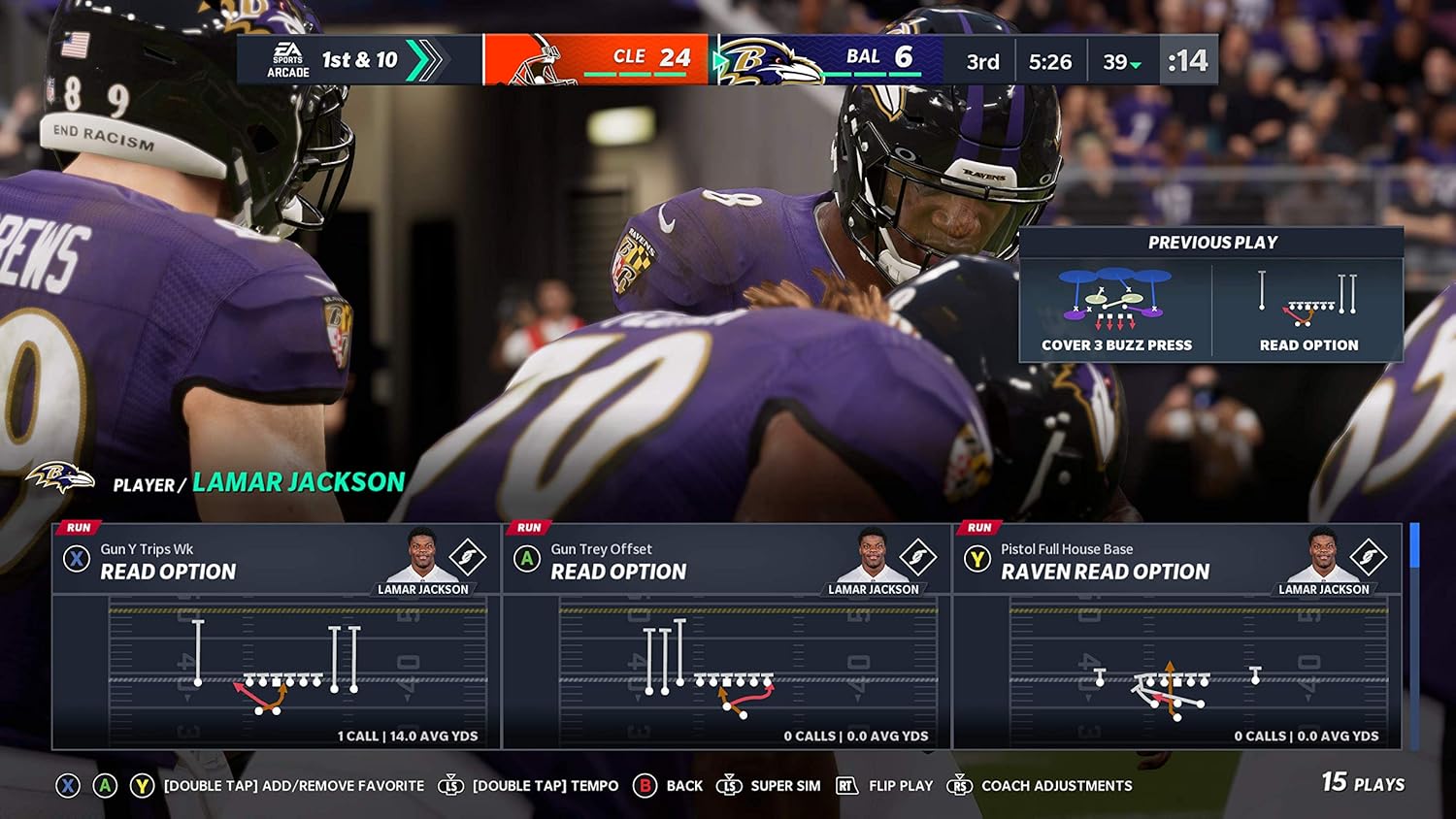This screenshot has height=819, width=1456.
Task: Click Flip Play
Action: [902, 786]
